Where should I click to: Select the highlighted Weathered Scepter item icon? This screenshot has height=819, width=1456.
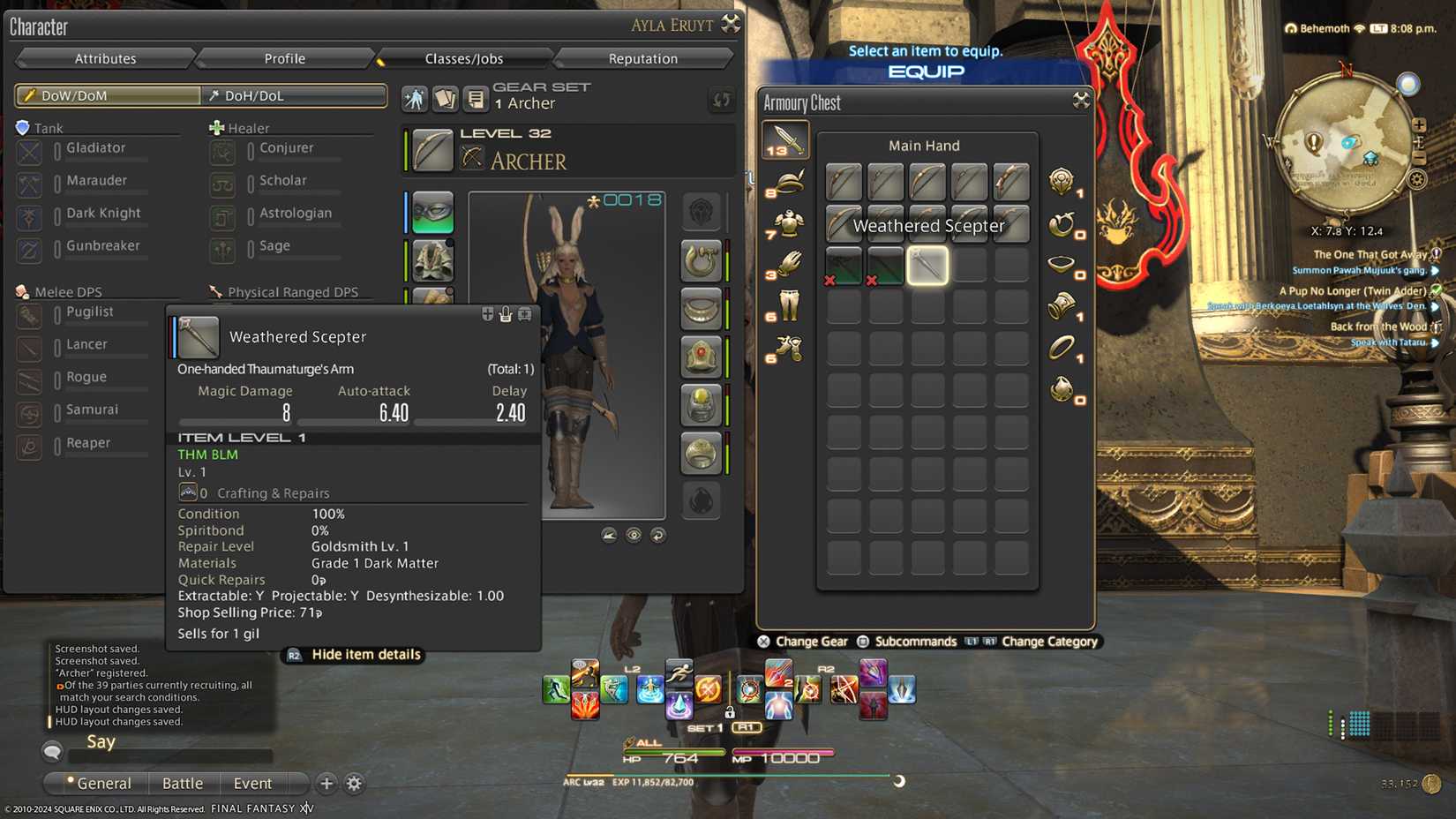tap(927, 265)
